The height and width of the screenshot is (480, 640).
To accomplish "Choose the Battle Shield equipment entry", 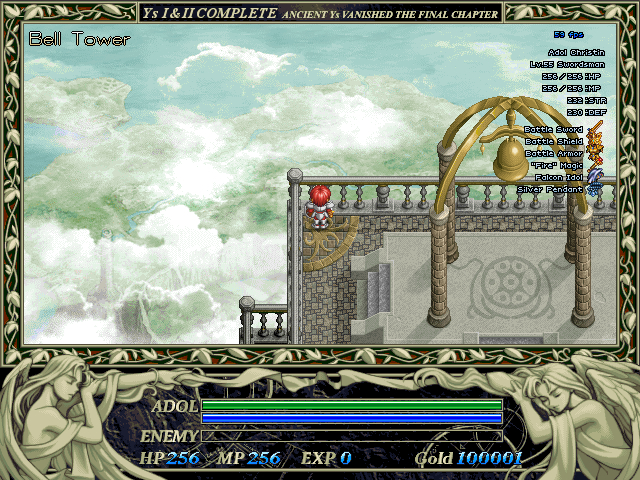I will pyautogui.click(x=553, y=142).
